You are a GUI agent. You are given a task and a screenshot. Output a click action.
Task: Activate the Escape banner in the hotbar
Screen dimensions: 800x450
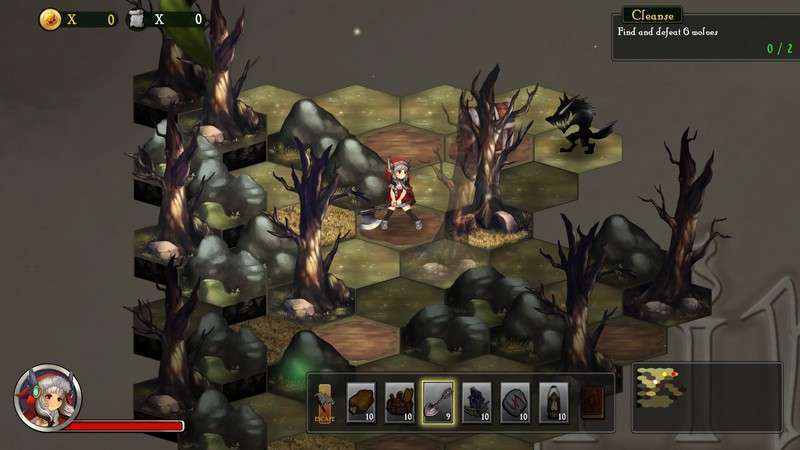pyautogui.click(x=324, y=403)
